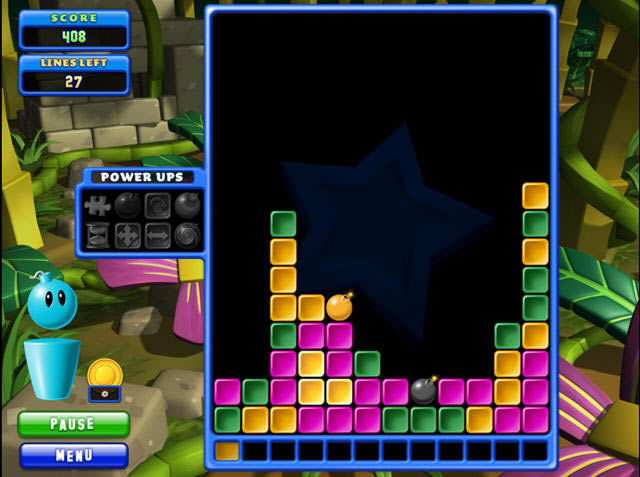Pause the game with the green button
This screenshot has height=477, width=640.
coord(73,424)
